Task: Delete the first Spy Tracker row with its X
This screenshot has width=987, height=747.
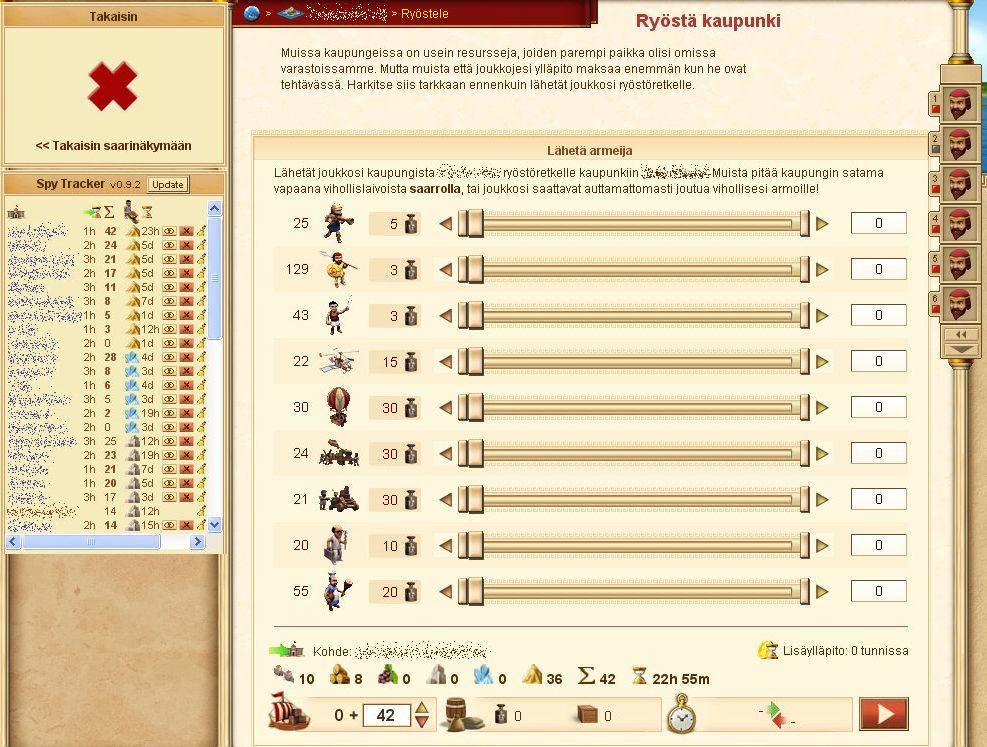Action: click(x=186, y=232)
